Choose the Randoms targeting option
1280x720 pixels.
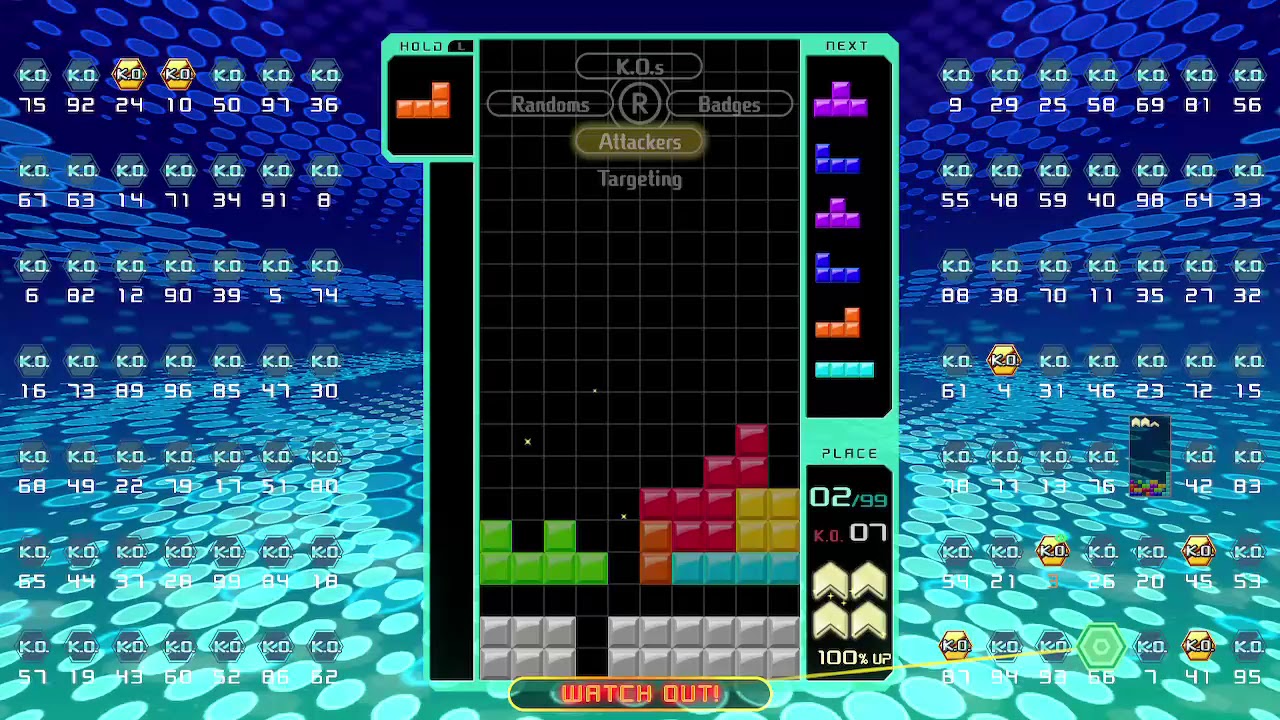point(550,104)
